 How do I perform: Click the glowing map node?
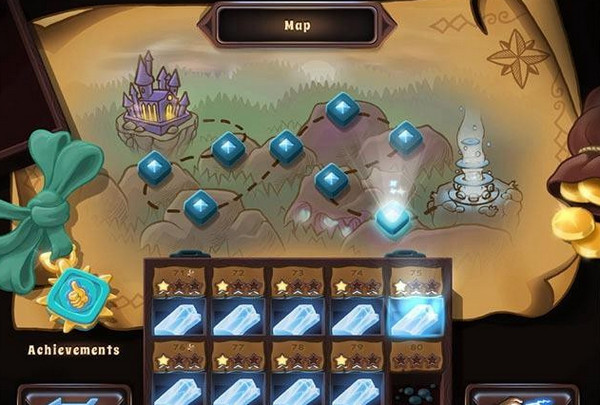pos(394,217)
